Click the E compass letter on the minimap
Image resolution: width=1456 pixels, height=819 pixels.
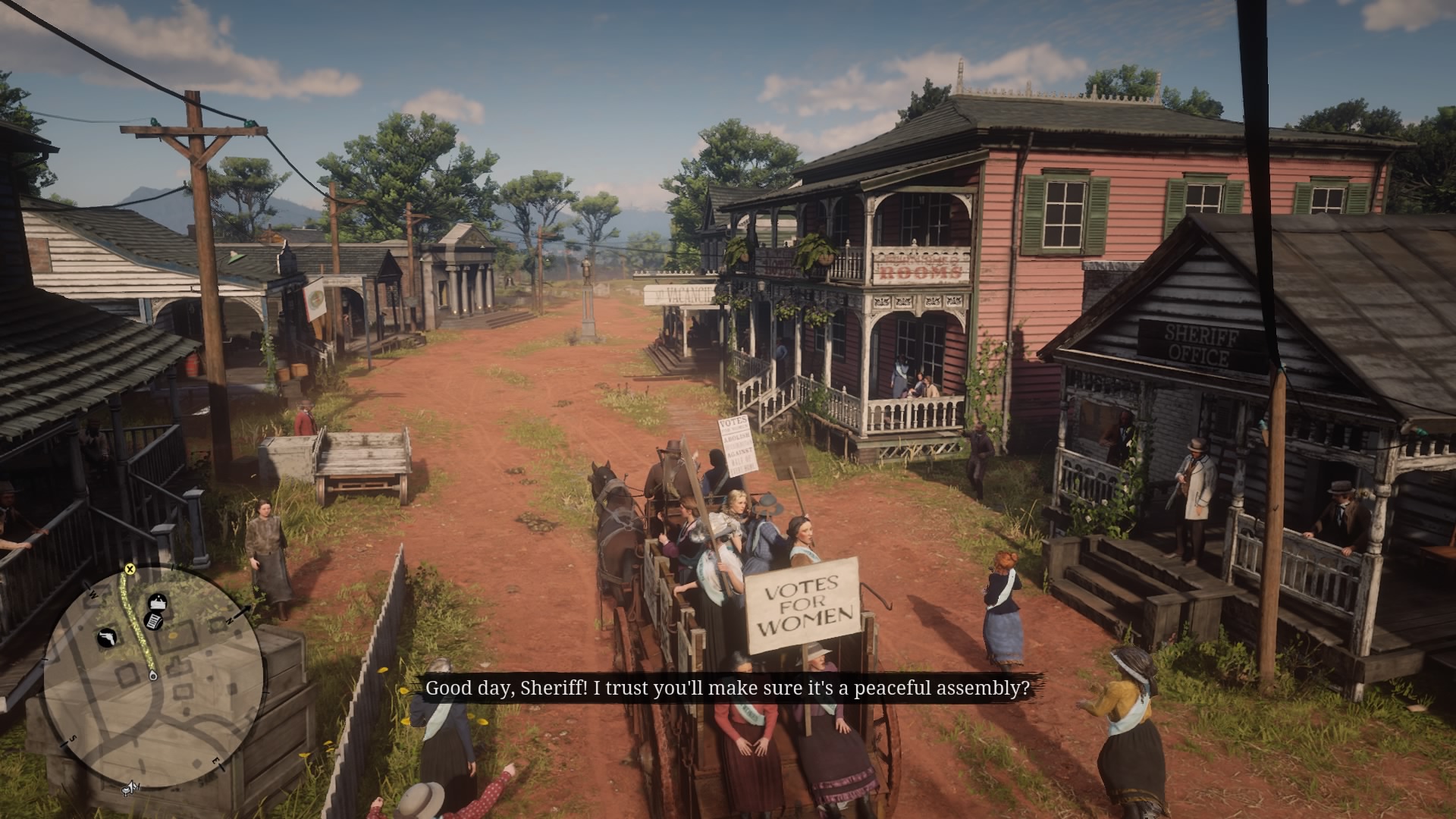click(217, 761)
